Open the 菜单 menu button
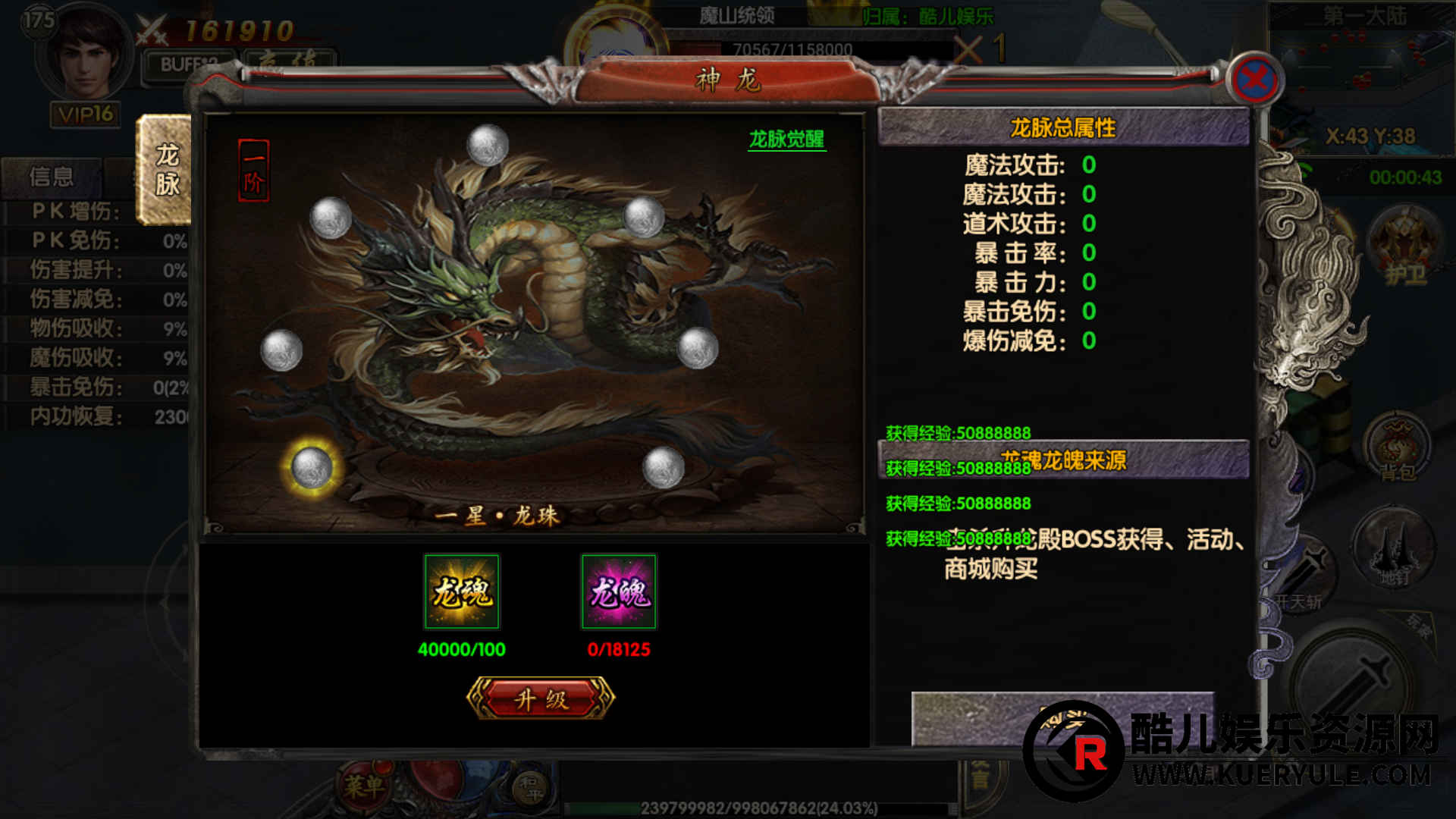The height and width of the screenshot is (819, 1456). pyautogui.click(x=364, y=786)
